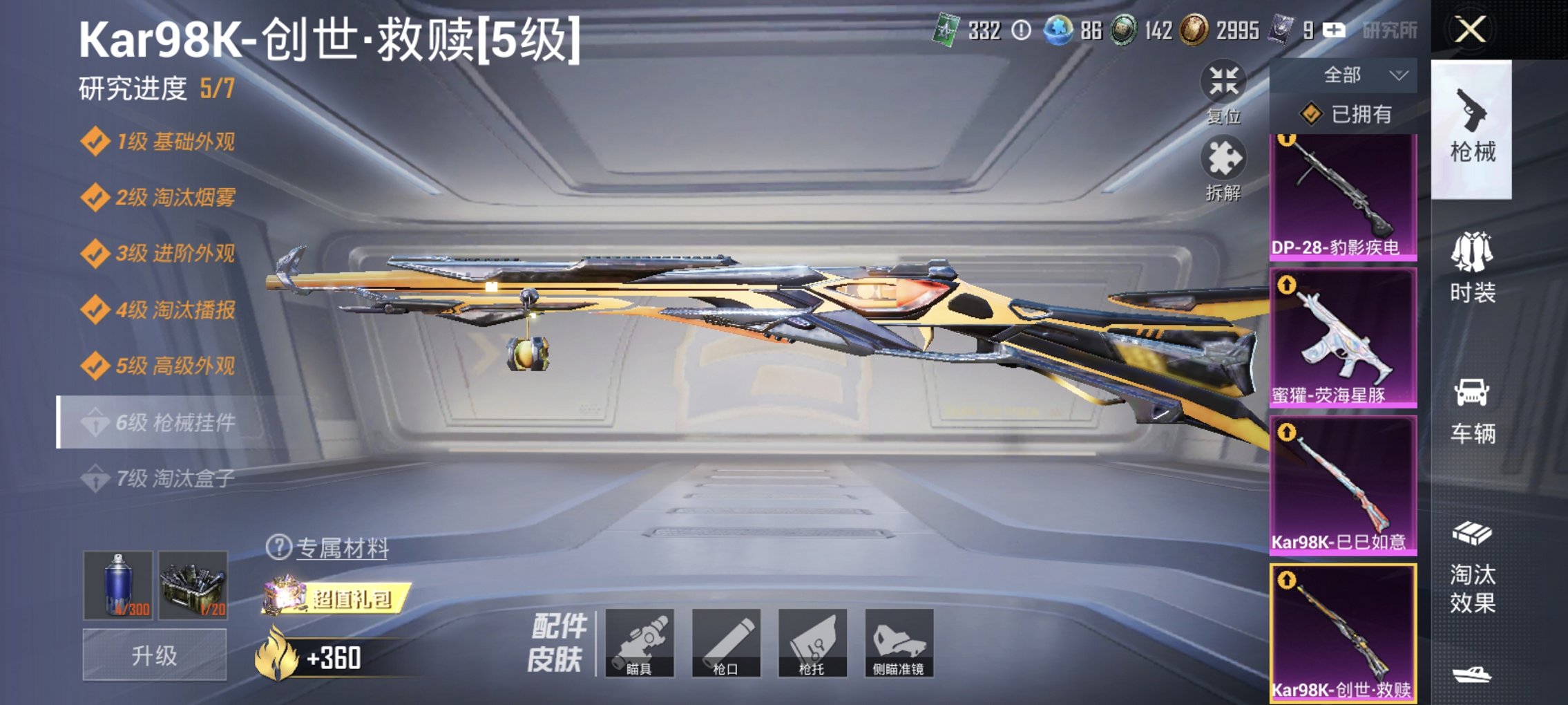This screenshot has width=1568, height=705.
Task: Open the 侧瞄准镜 side-scope attachment slot
Action: [x=899, y=643]
